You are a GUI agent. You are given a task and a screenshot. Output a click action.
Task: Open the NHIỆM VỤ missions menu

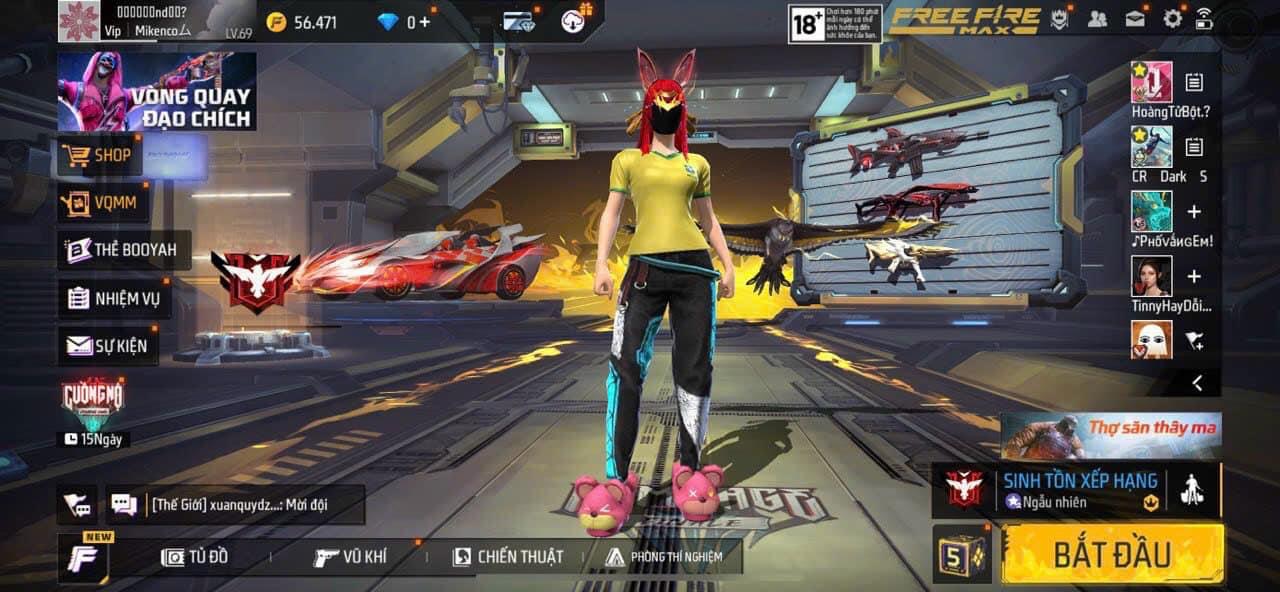[114, 297]
